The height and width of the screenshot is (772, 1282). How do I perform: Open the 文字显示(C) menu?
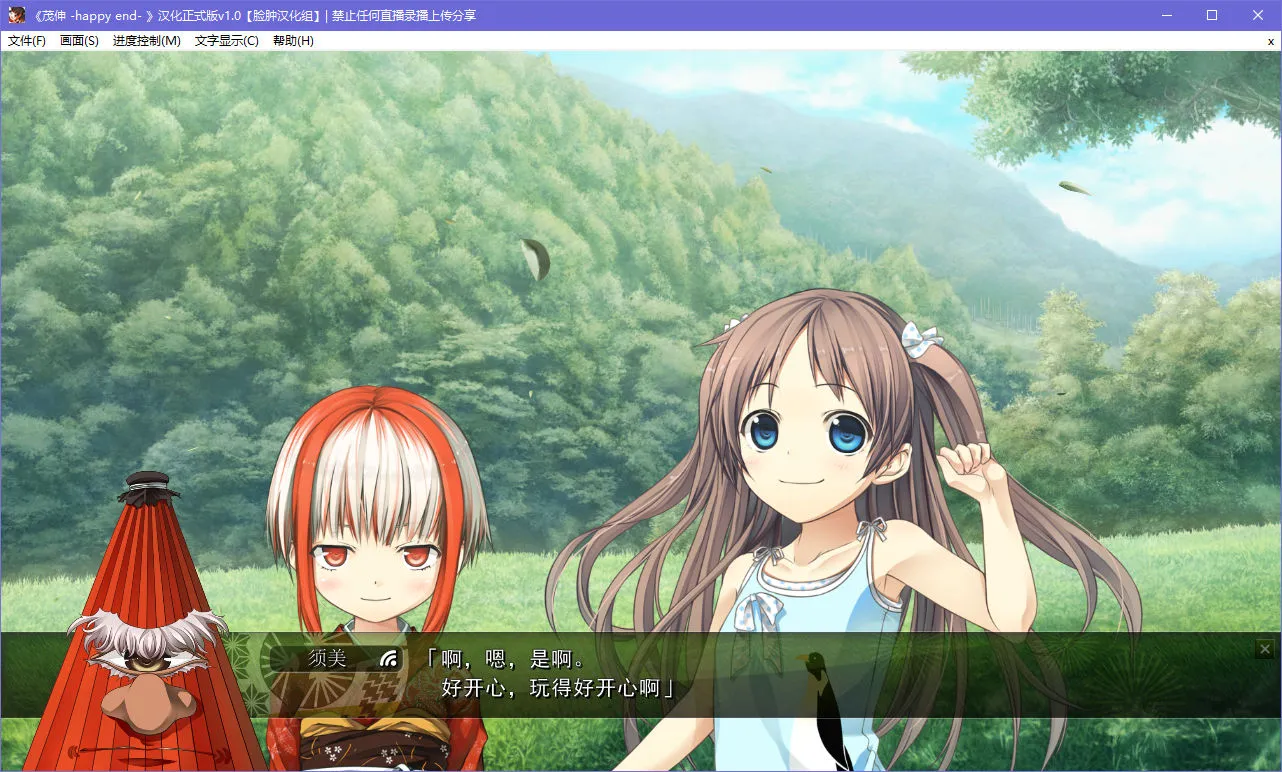click(227, 41)
